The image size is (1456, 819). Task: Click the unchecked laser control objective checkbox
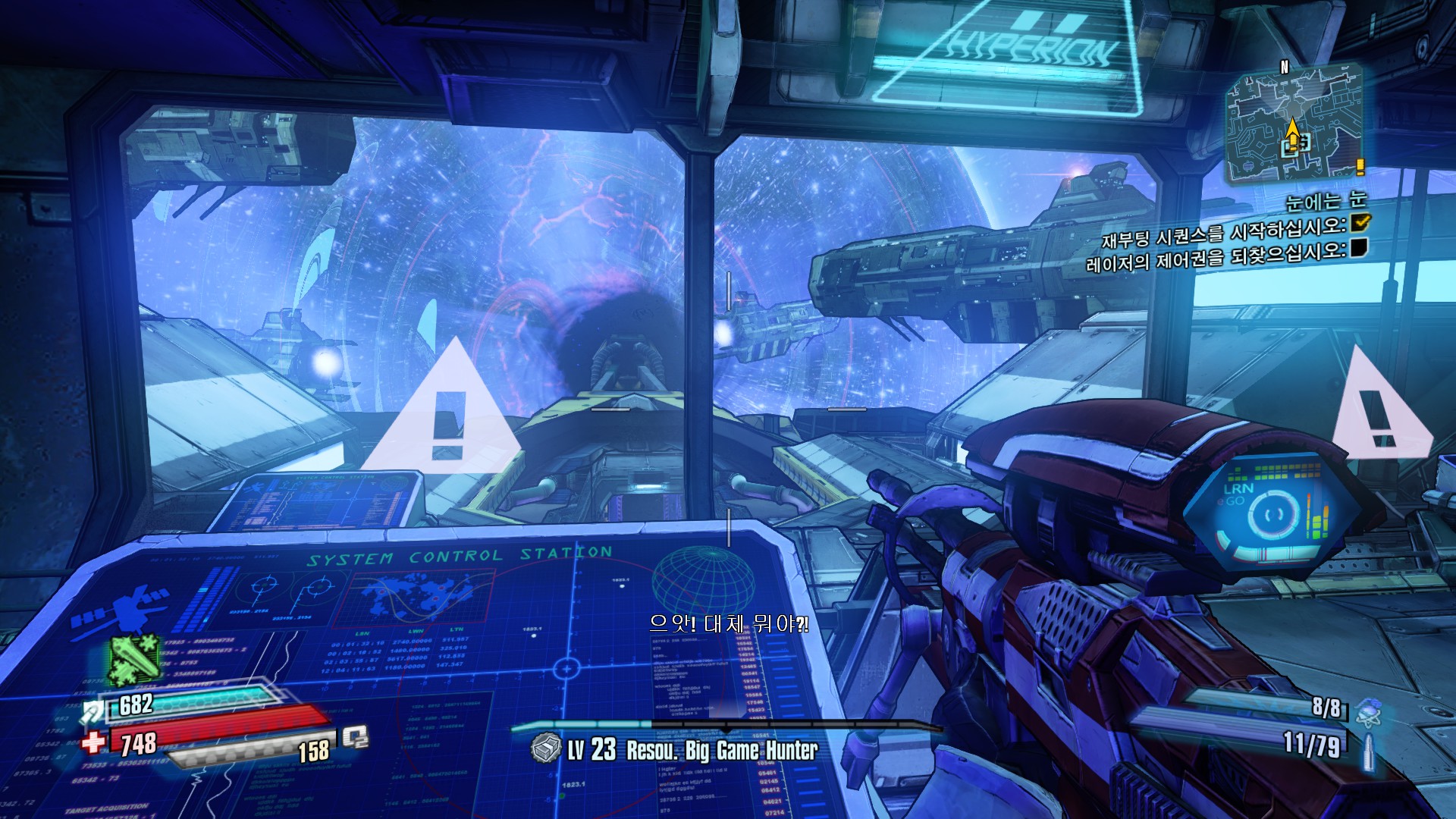click(x=1358, y=248)
